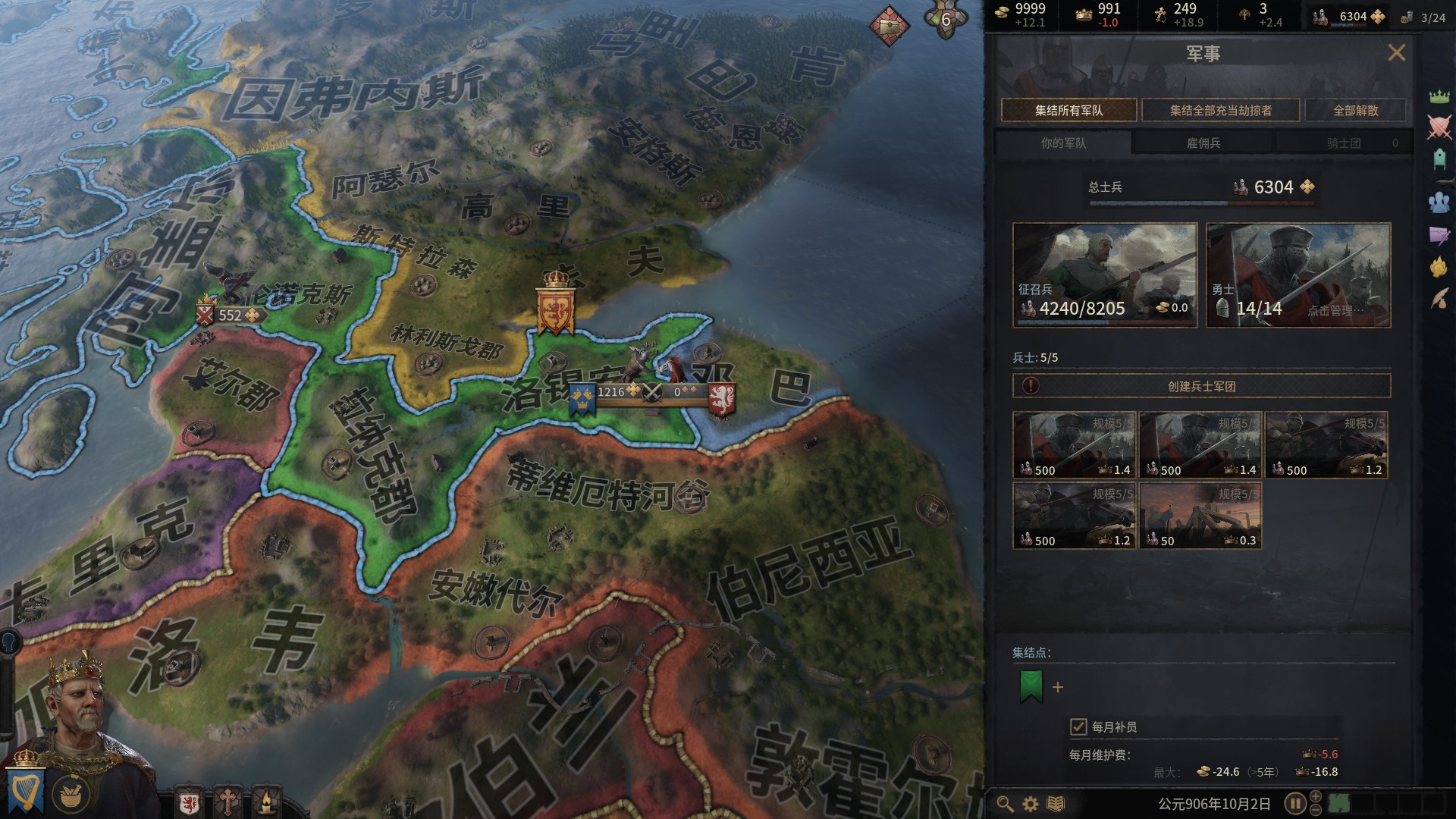
Task: Click the 集结全部充当劫掠者 button
Action: (x=1220, y=111)
